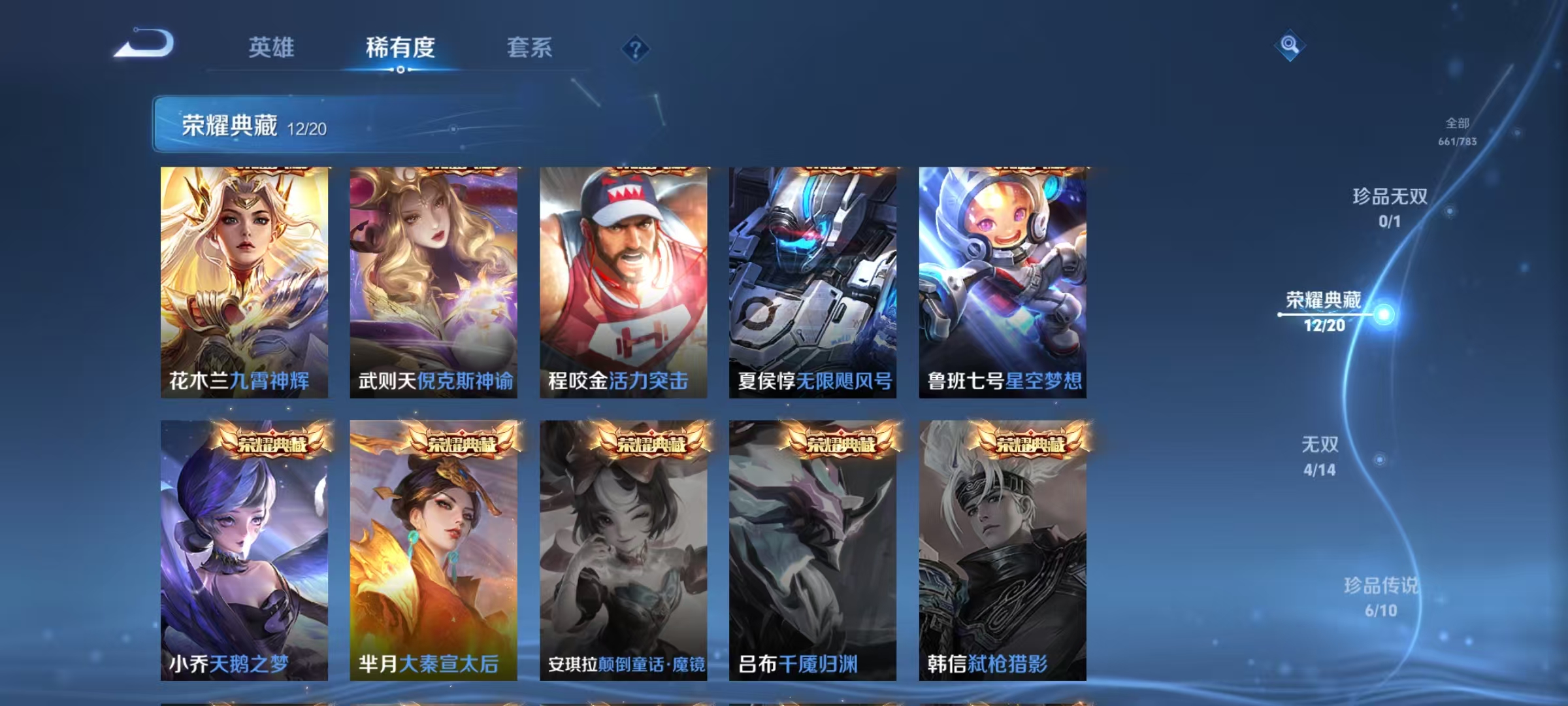This screenshot has height=706, width=1568.
Task: Switch to the 套系 tab
Action: tap(531, 48)
